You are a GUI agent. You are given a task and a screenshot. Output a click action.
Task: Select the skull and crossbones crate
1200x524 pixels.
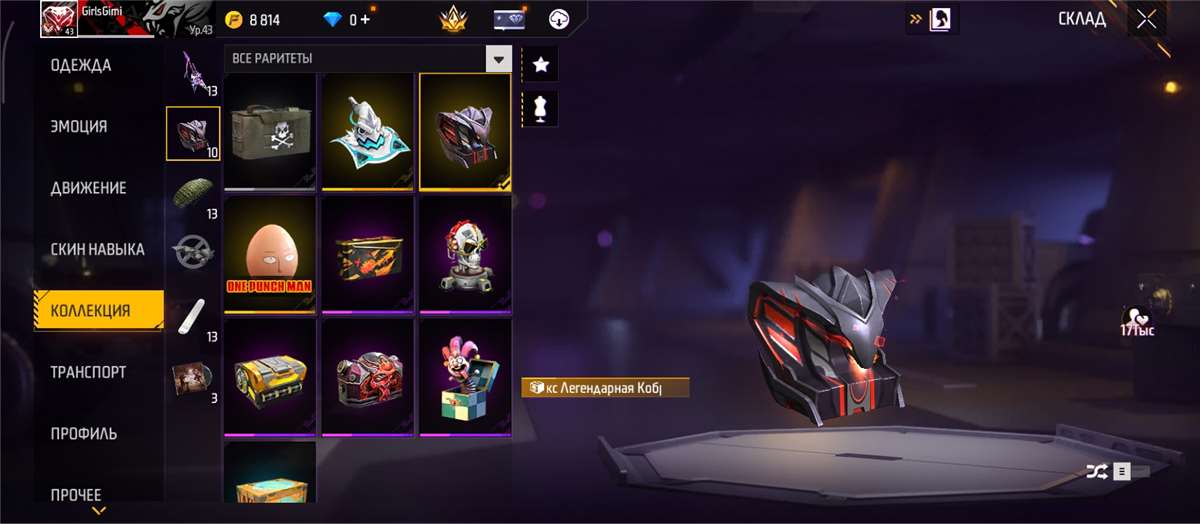tap(268, 130)
